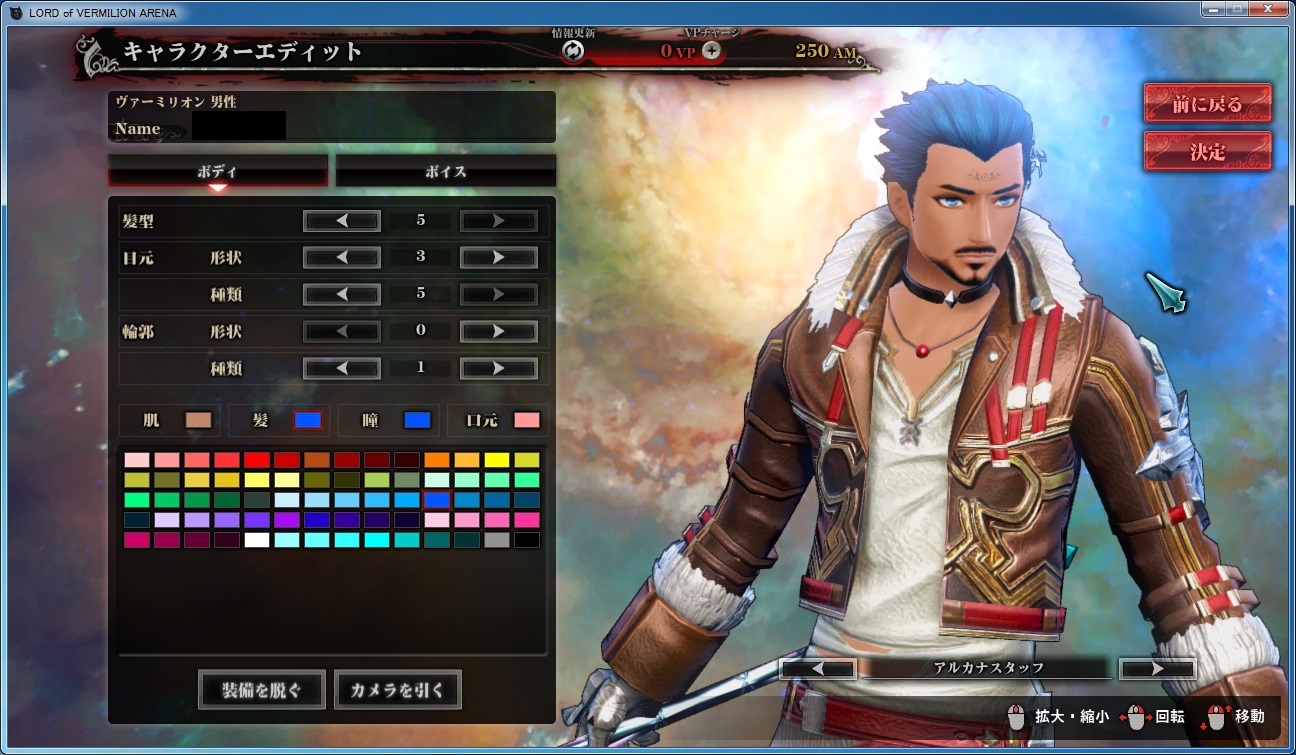Select the 肌 skin color option
This screenshot has height=755, width=1296.
pos(170,421)
